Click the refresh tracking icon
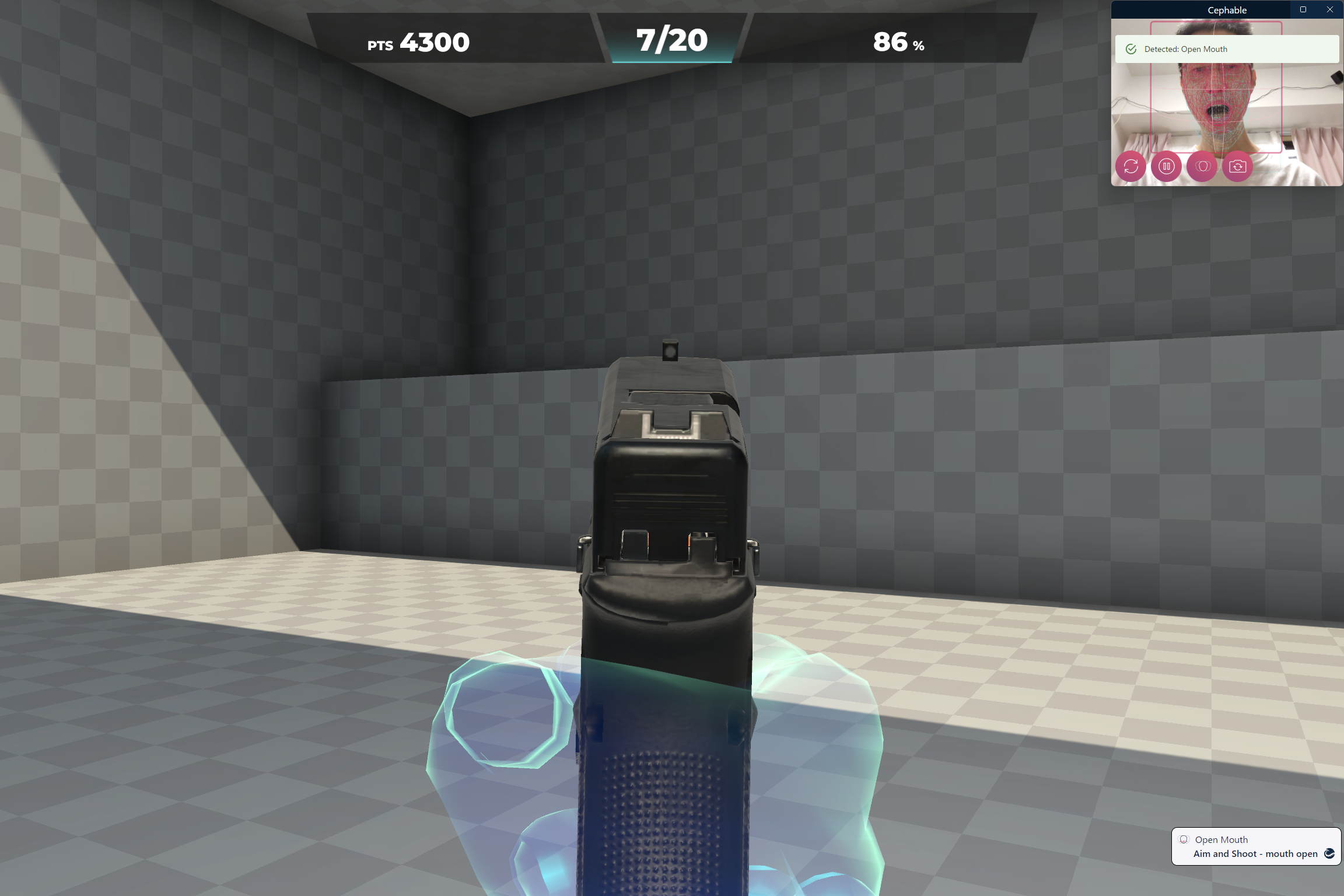1344x896 pixels. tap(1131, 166)
